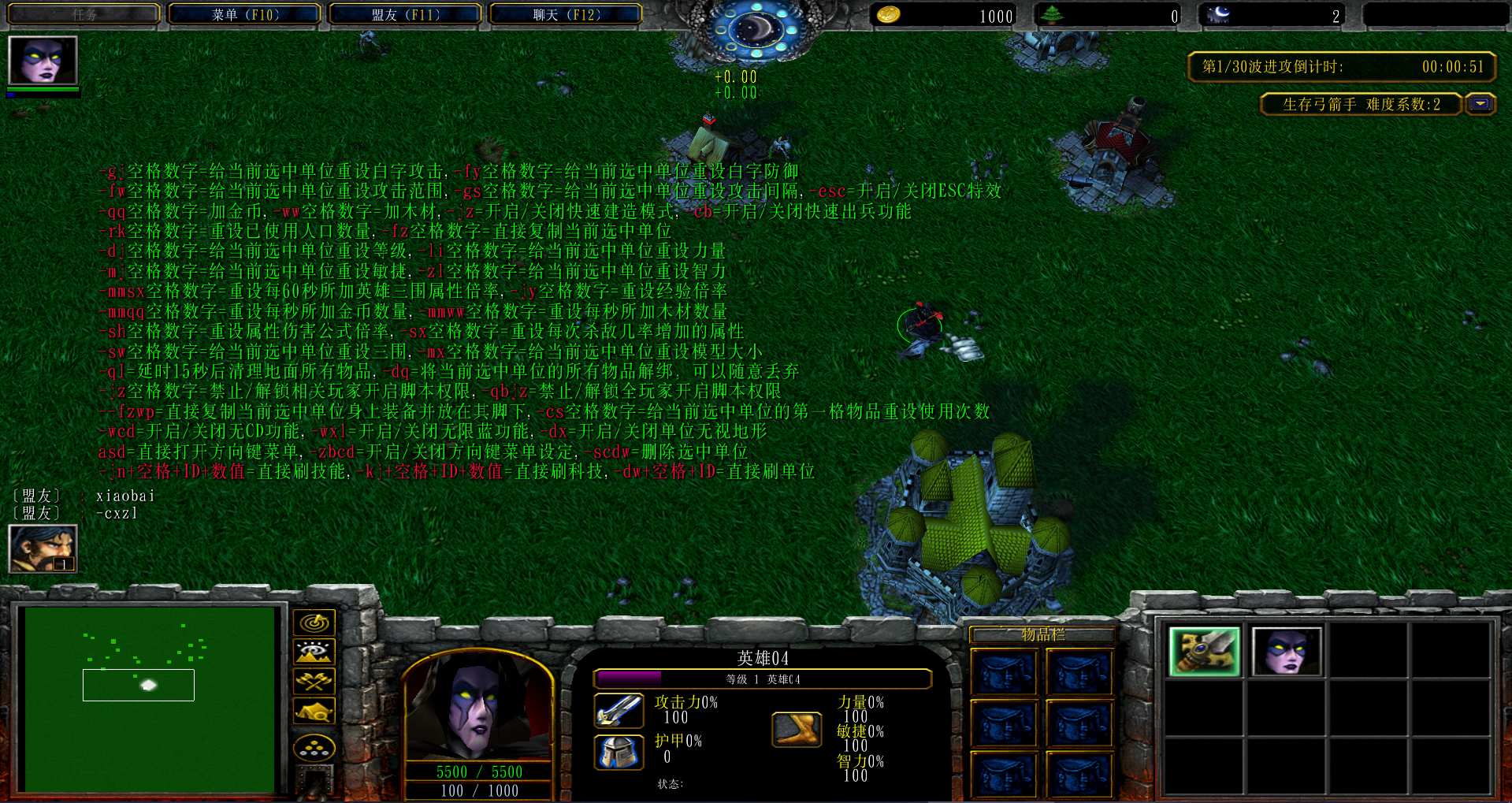Use the green sword-hilt ability icon
This screenshot has height=803, width=1512.
pos(1204,652)
